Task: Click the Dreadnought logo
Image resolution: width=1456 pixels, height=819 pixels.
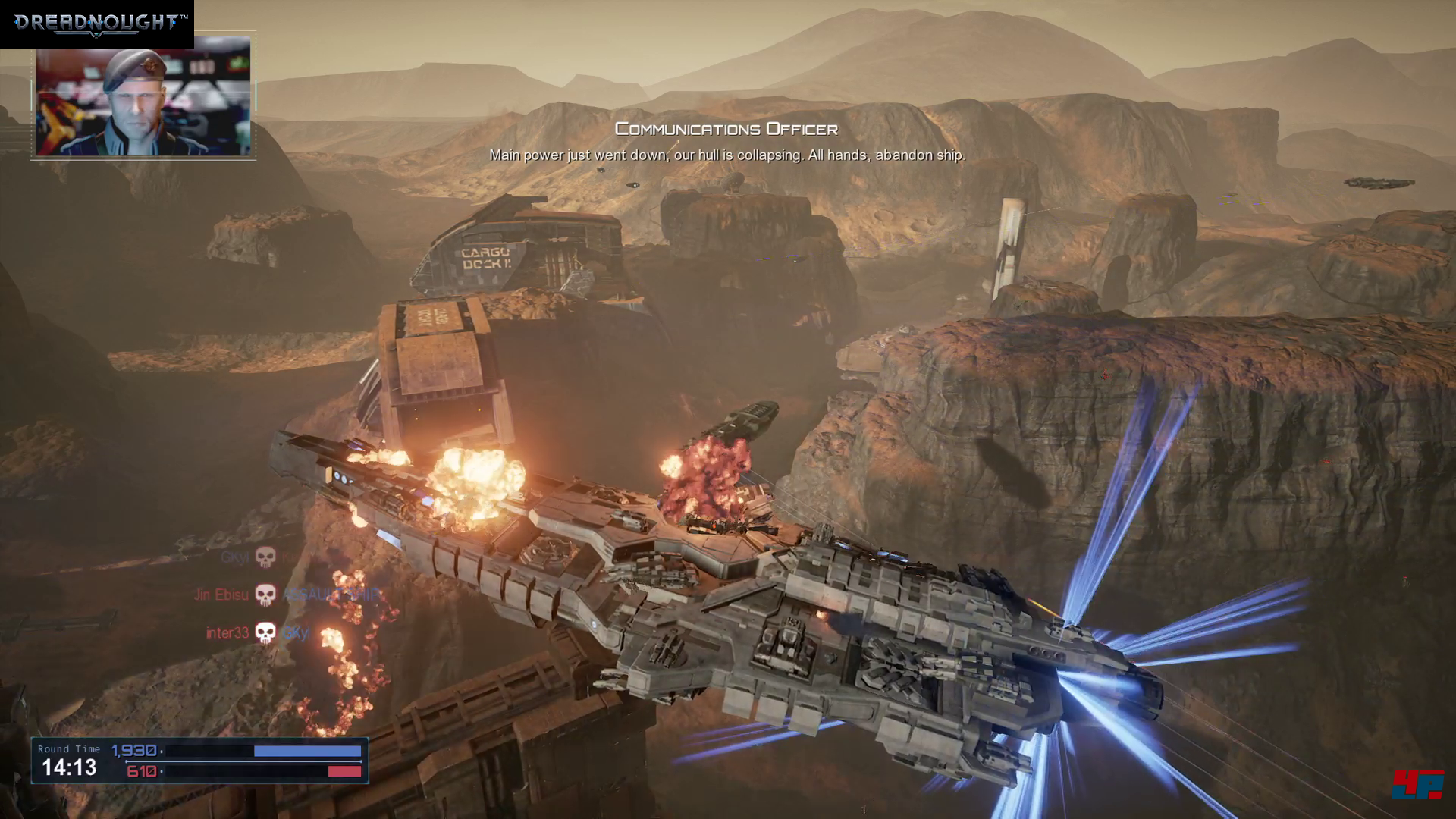Action: point(96,23)
